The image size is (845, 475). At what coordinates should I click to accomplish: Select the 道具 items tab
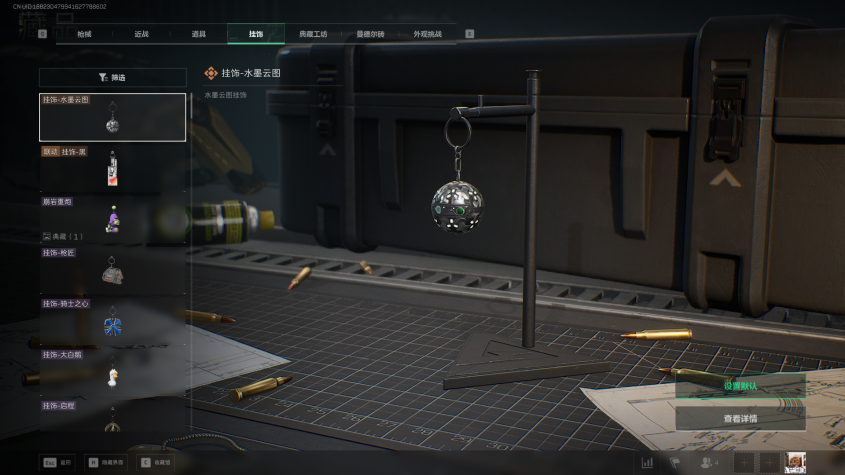(198, 34)
